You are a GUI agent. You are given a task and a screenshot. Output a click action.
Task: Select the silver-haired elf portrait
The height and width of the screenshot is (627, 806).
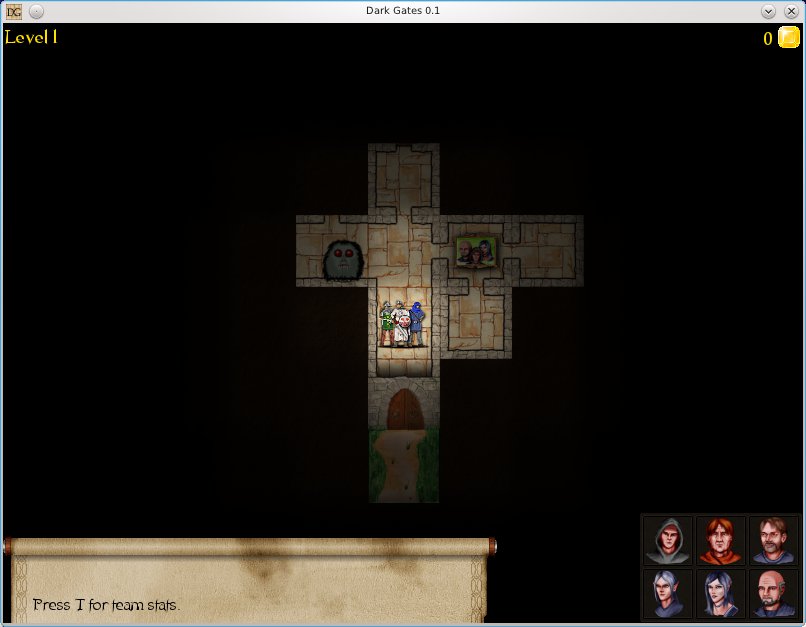668,593
